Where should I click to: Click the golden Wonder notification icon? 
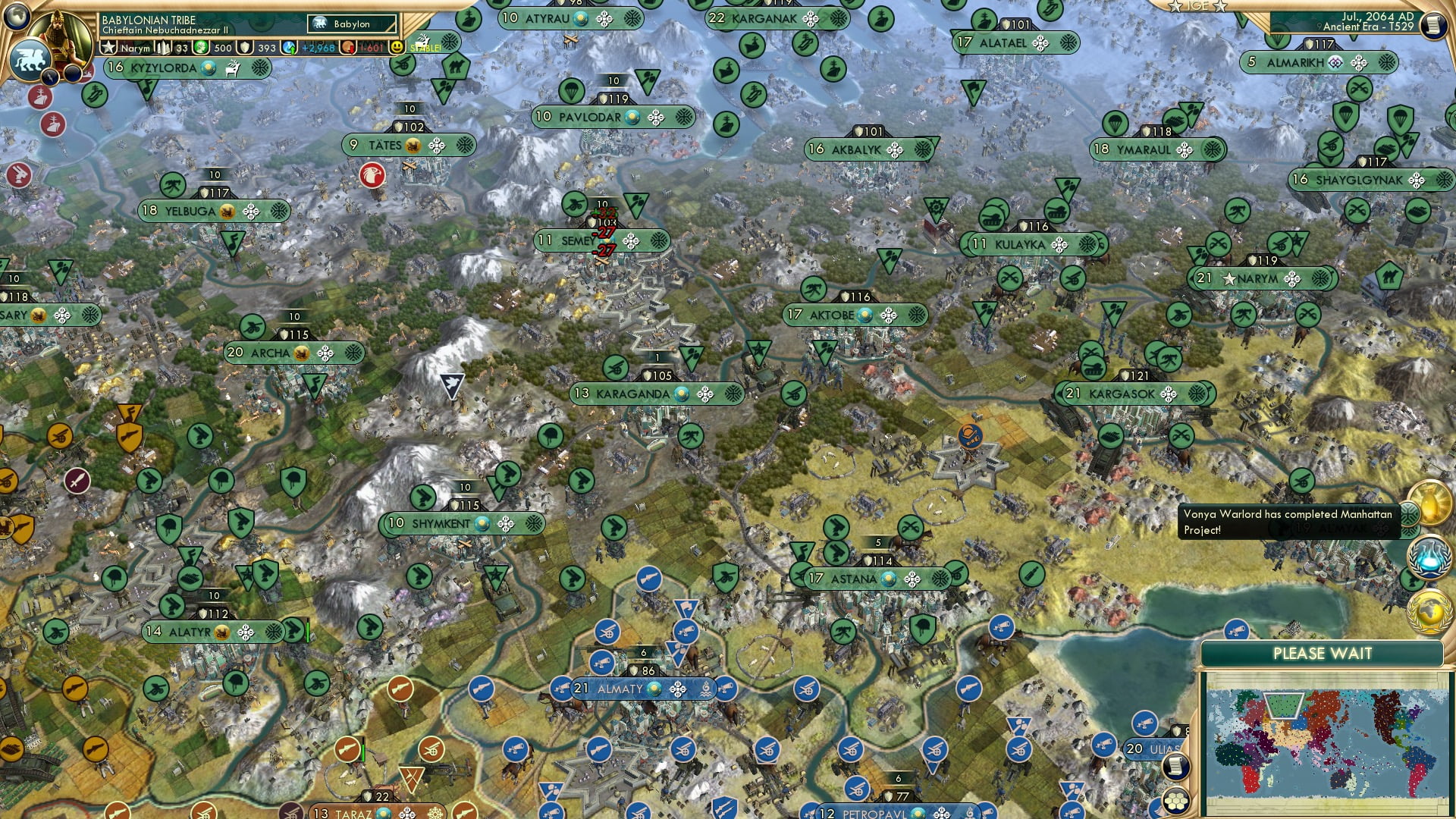click(x=1429, y=502)
